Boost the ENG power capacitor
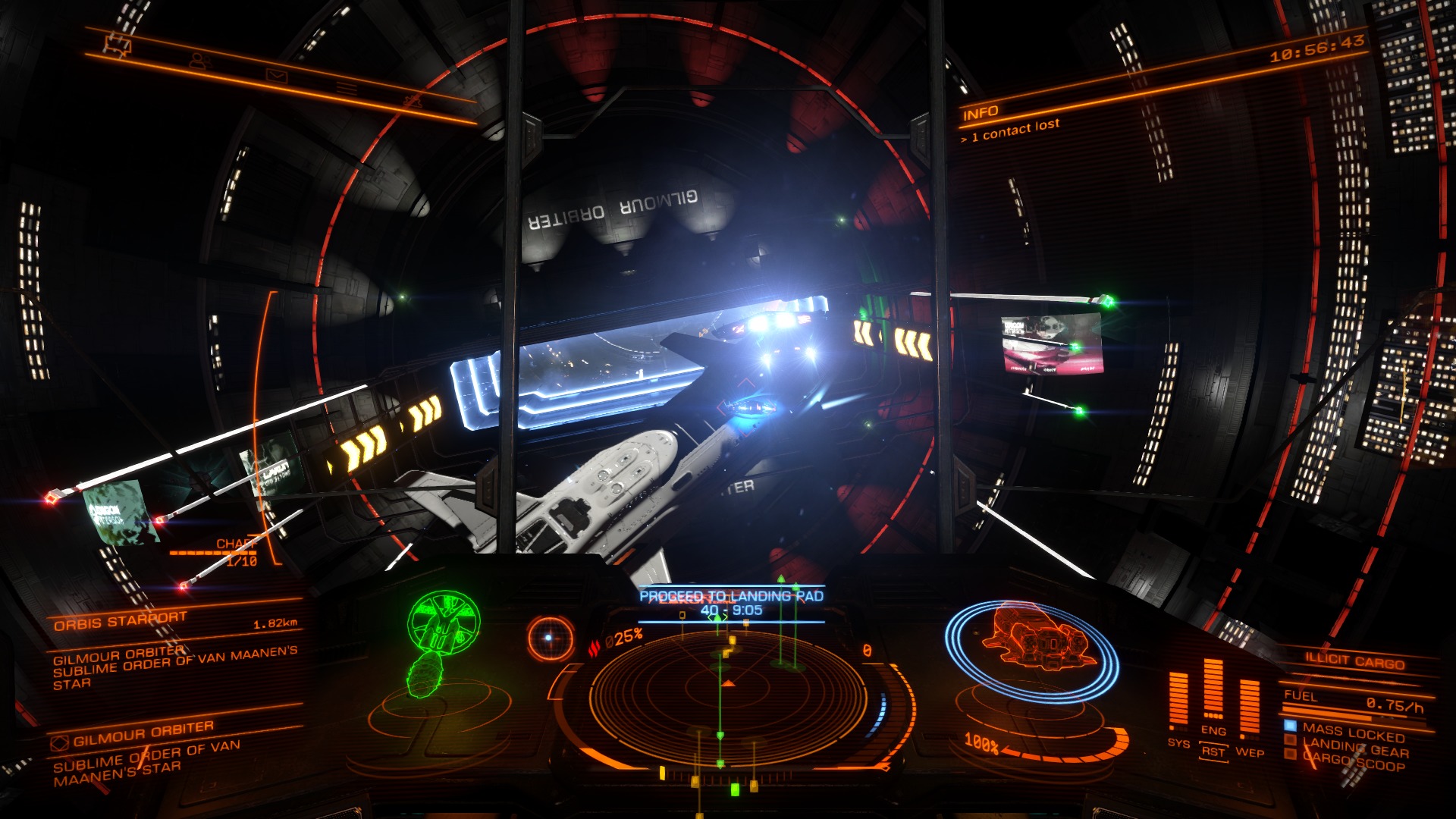The height and width of the screenshot is (819, 1456). click(x=1213, y=689)
